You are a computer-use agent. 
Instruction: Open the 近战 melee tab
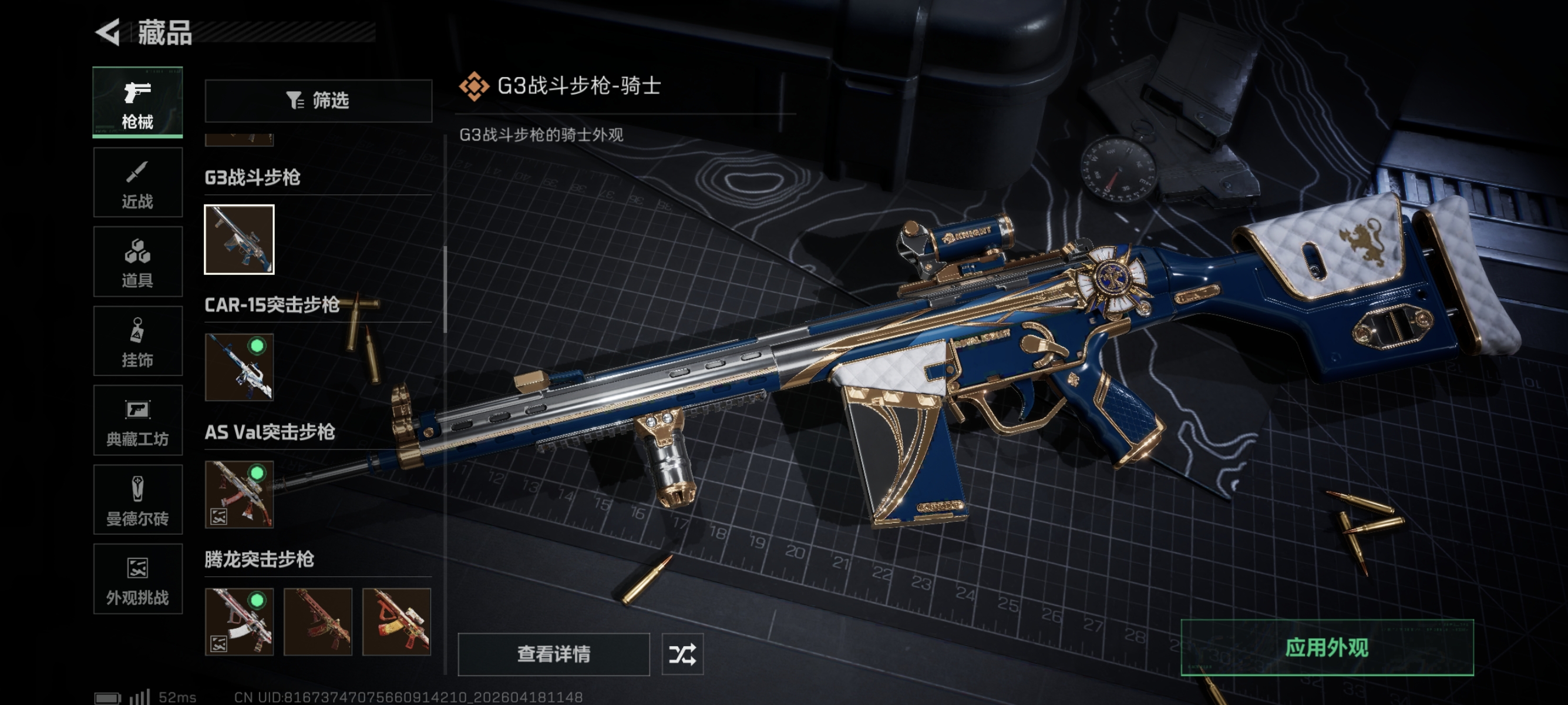pos(137,182)
